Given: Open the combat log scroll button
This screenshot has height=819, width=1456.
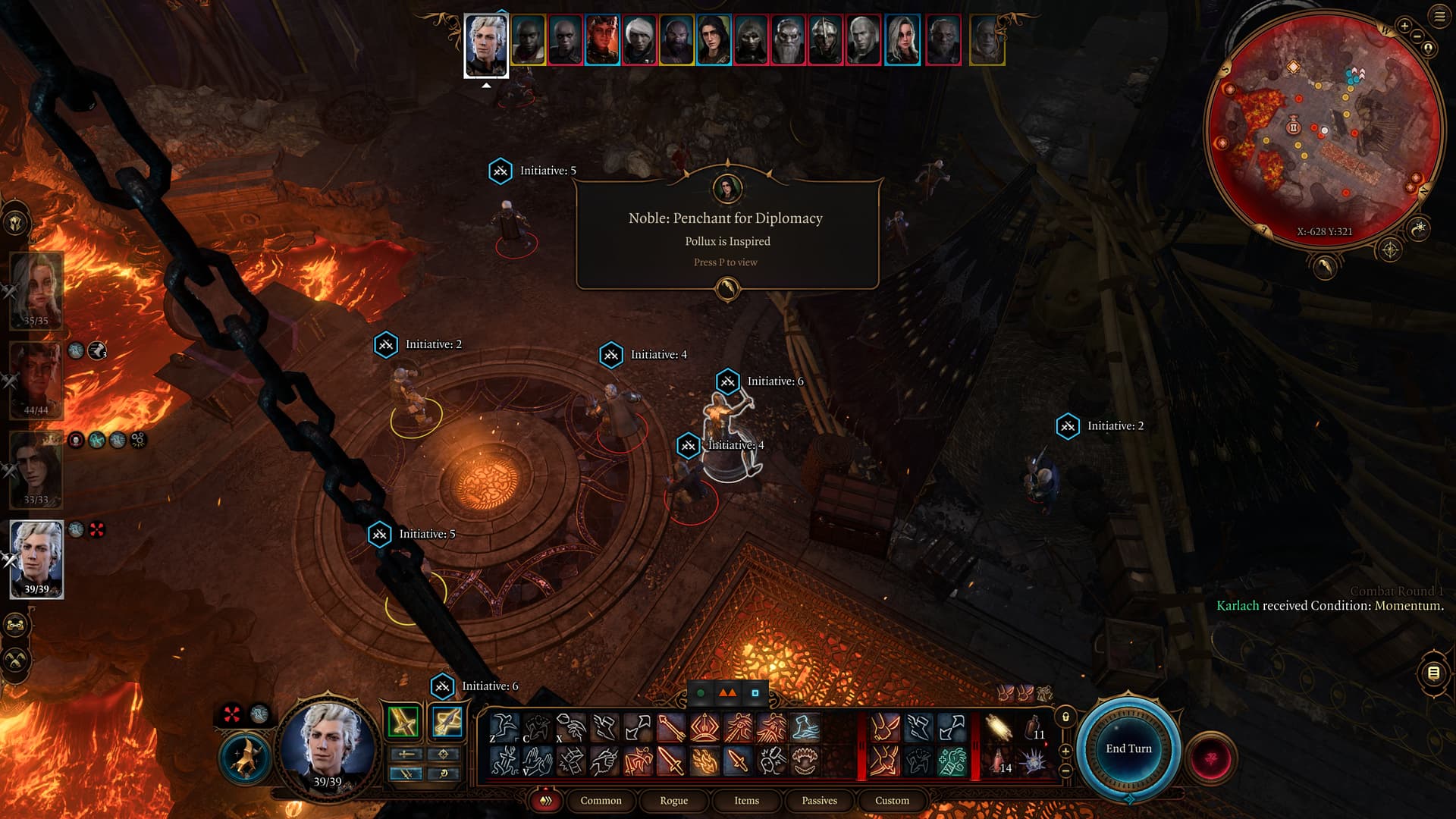Looking at the screenshot, I should pos(1433,673).
